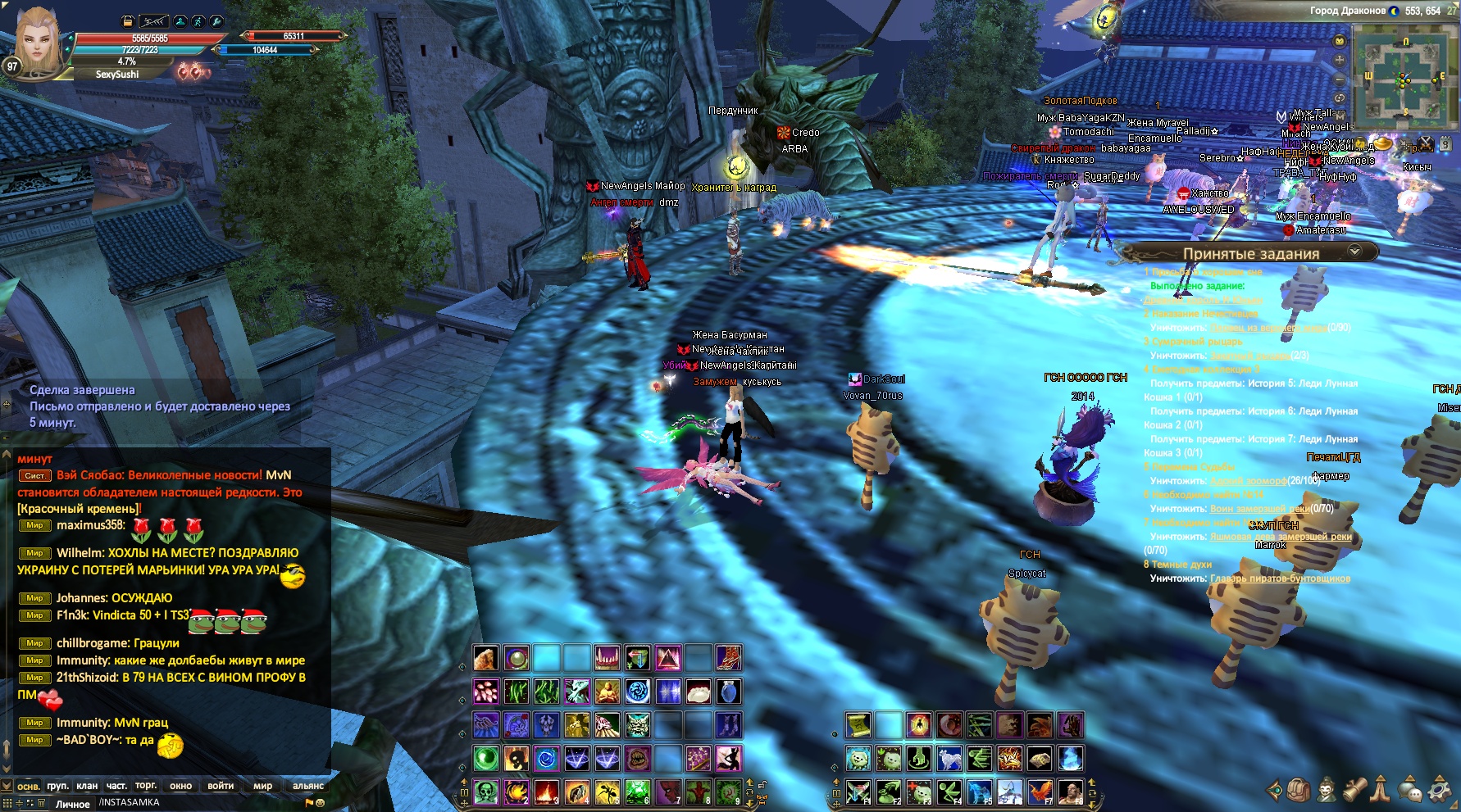Screen dimensions: 1461x812
Task: Collapse the "Принятые задания" quest tracker
Action: click(x=1354, y=252)
